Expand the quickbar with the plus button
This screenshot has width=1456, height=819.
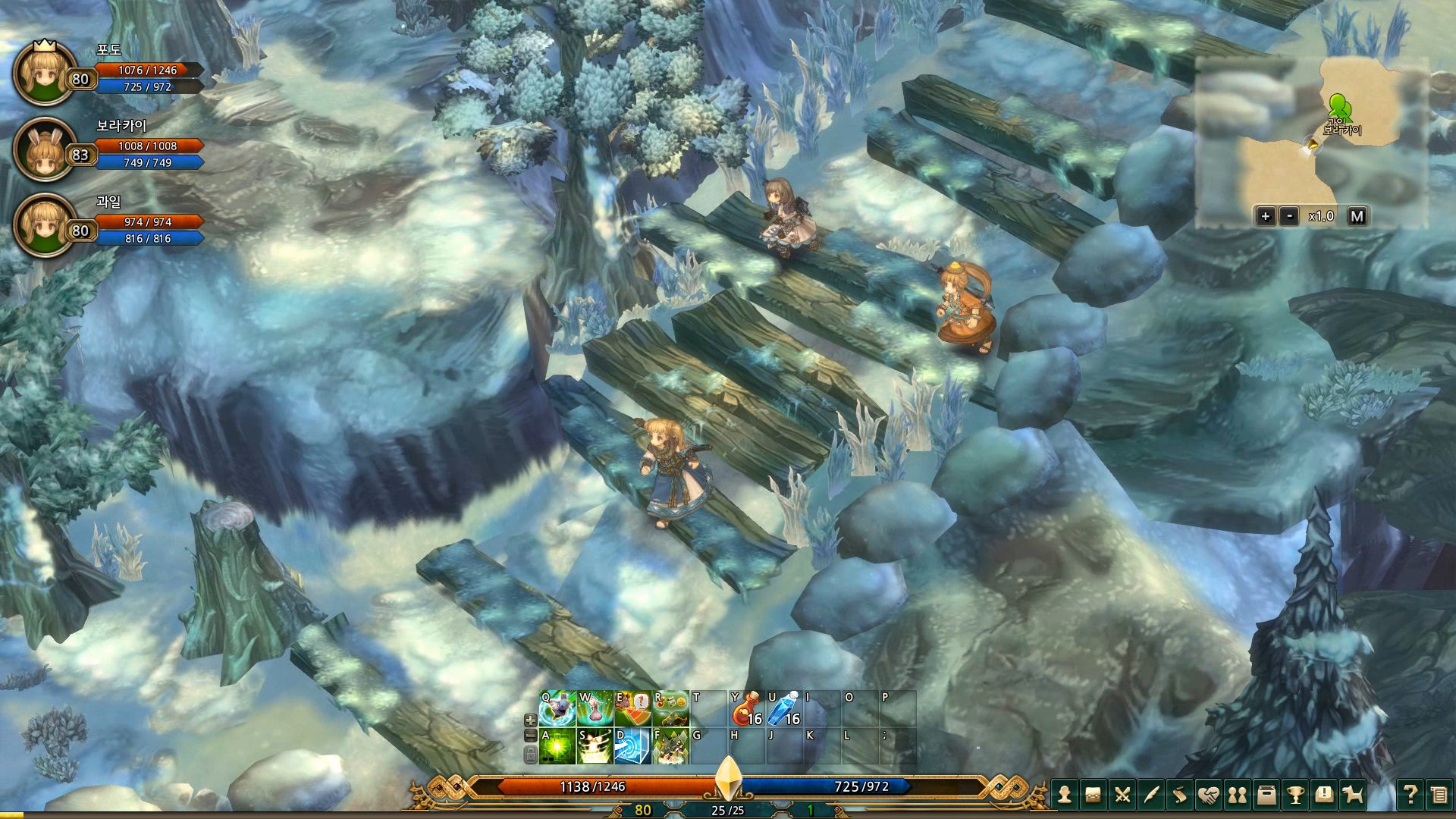(x=531, y=720)
